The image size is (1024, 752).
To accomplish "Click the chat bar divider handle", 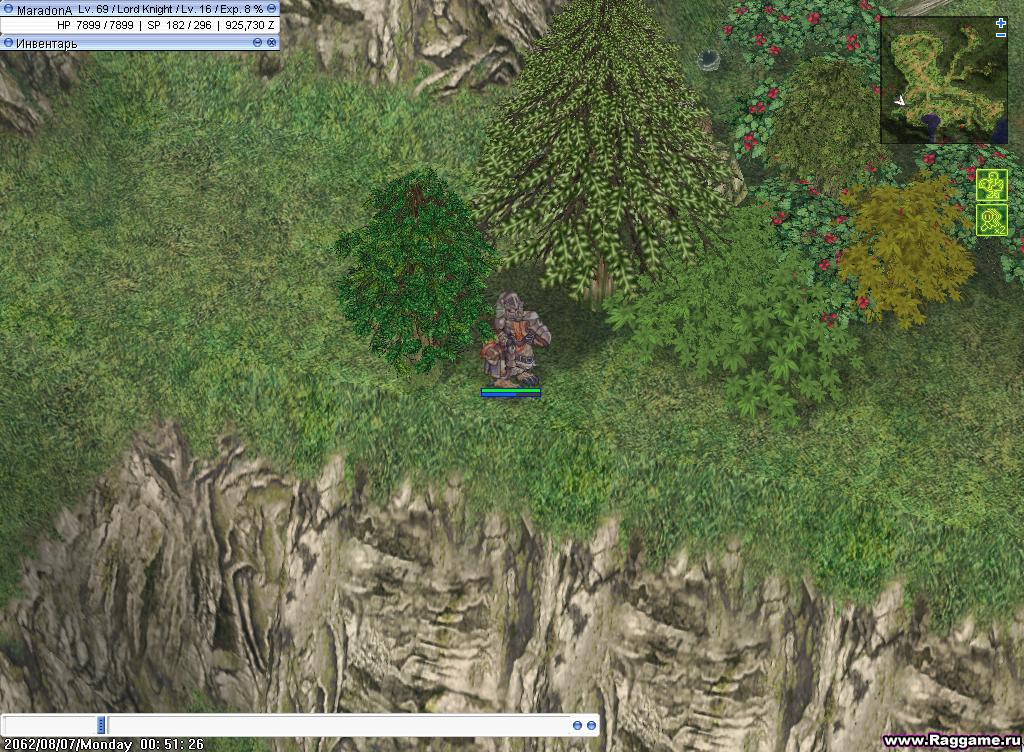I will coord(101,724).
